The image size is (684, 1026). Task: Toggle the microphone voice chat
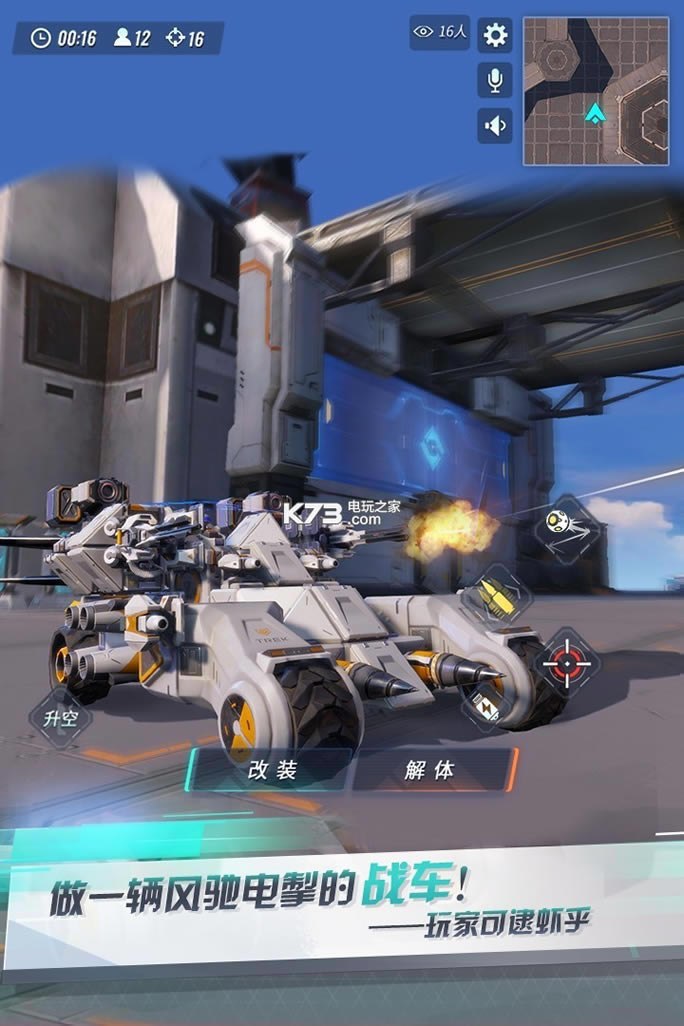pos(495,80)
